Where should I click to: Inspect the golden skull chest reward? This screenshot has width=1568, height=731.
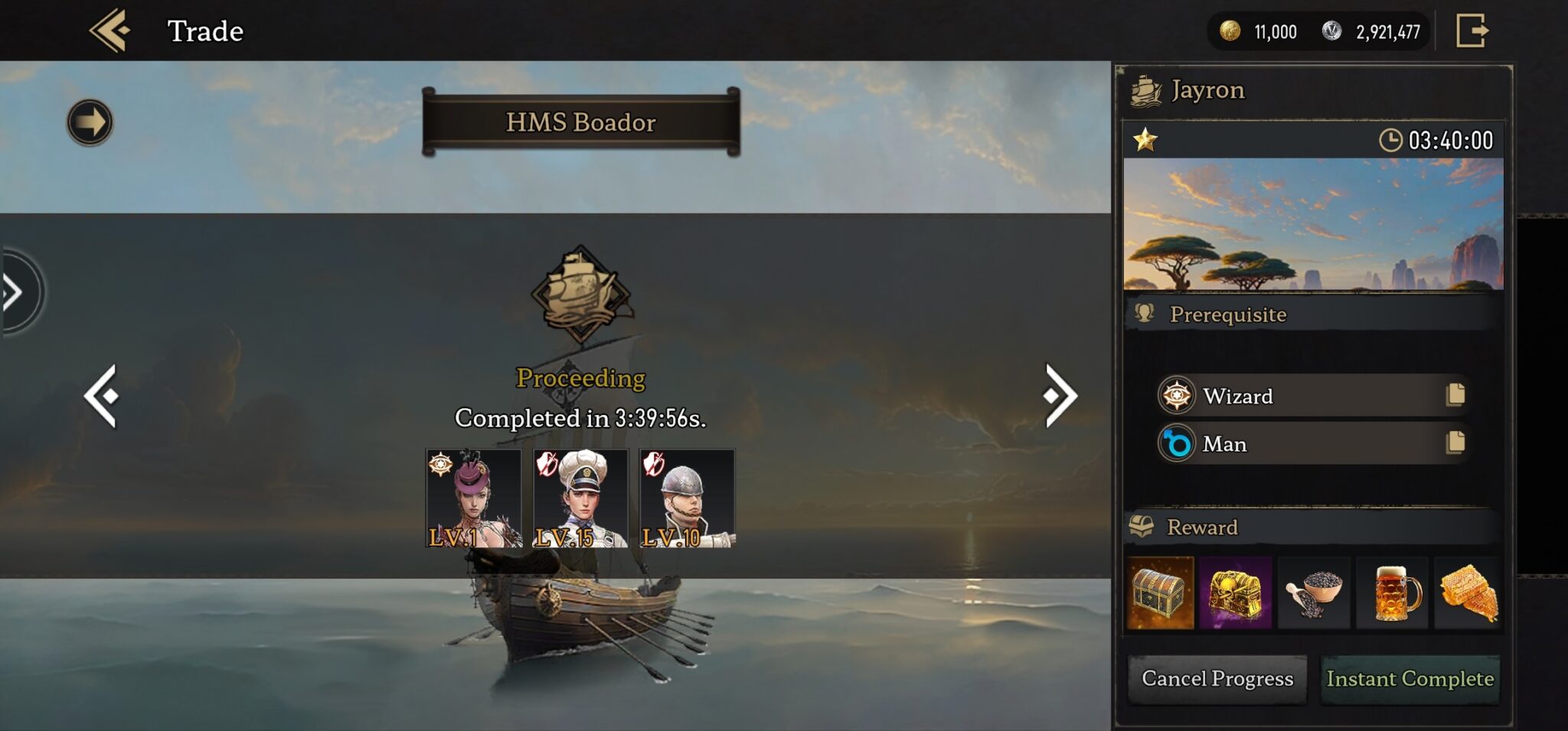click(1236, 593)
